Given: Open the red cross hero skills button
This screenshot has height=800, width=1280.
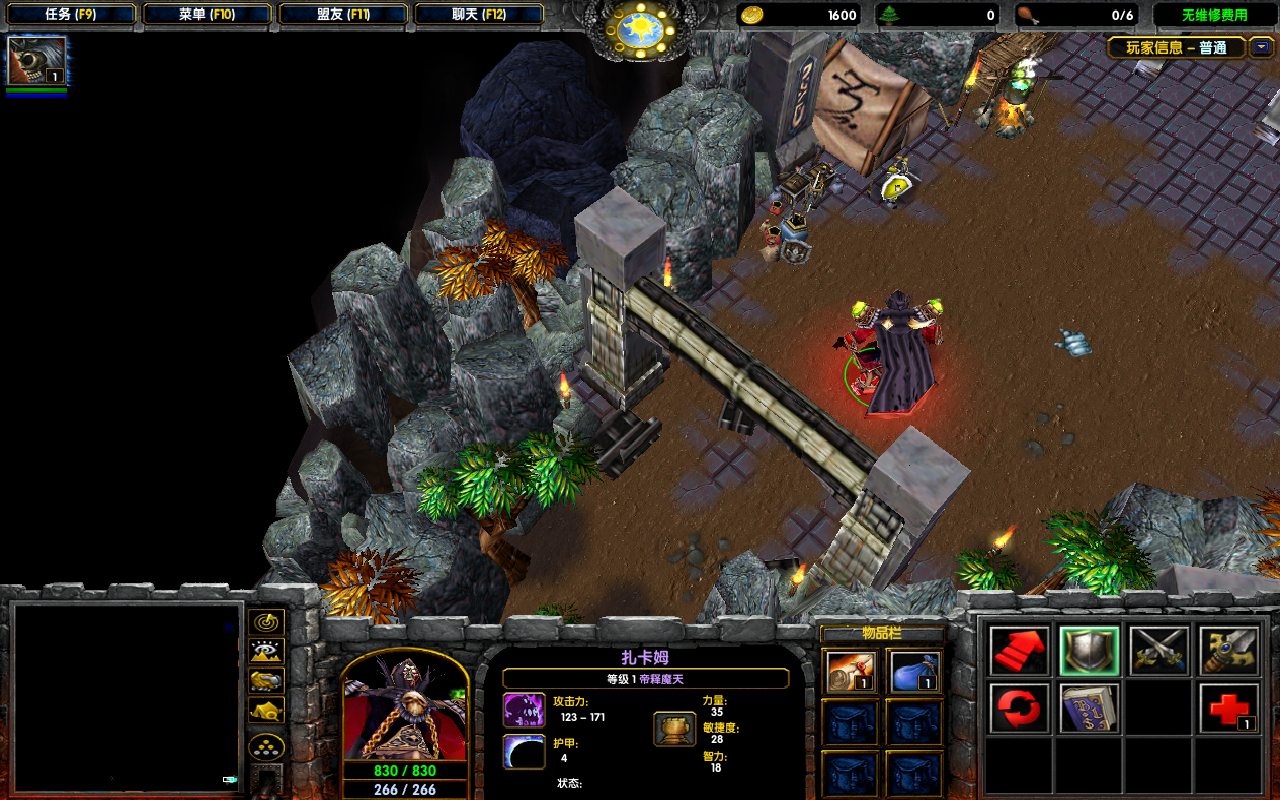Looking at the screenshot, I should (x=1229, y=709).
